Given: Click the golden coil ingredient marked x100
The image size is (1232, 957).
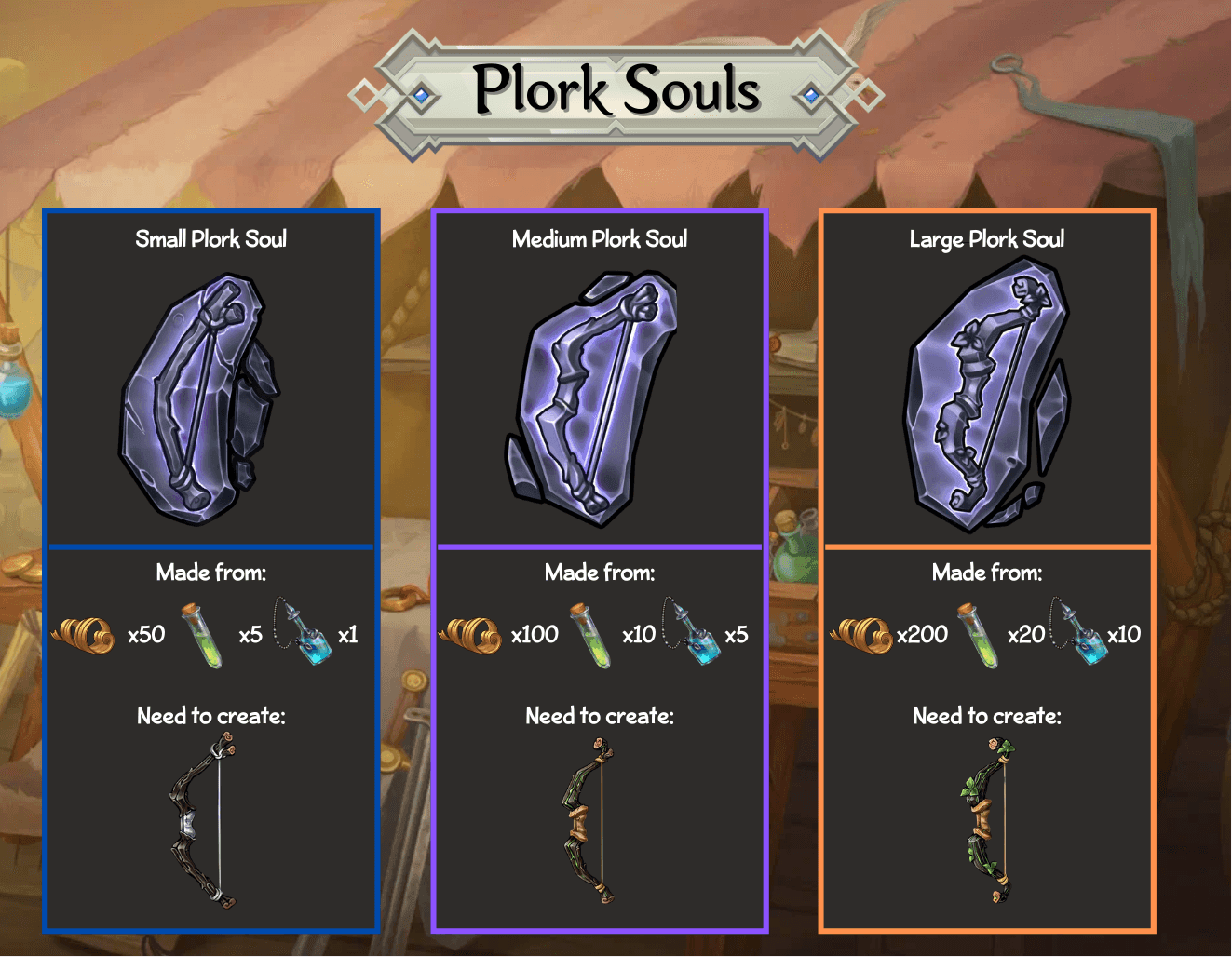Looking at the screenshot, I should 471,635.
